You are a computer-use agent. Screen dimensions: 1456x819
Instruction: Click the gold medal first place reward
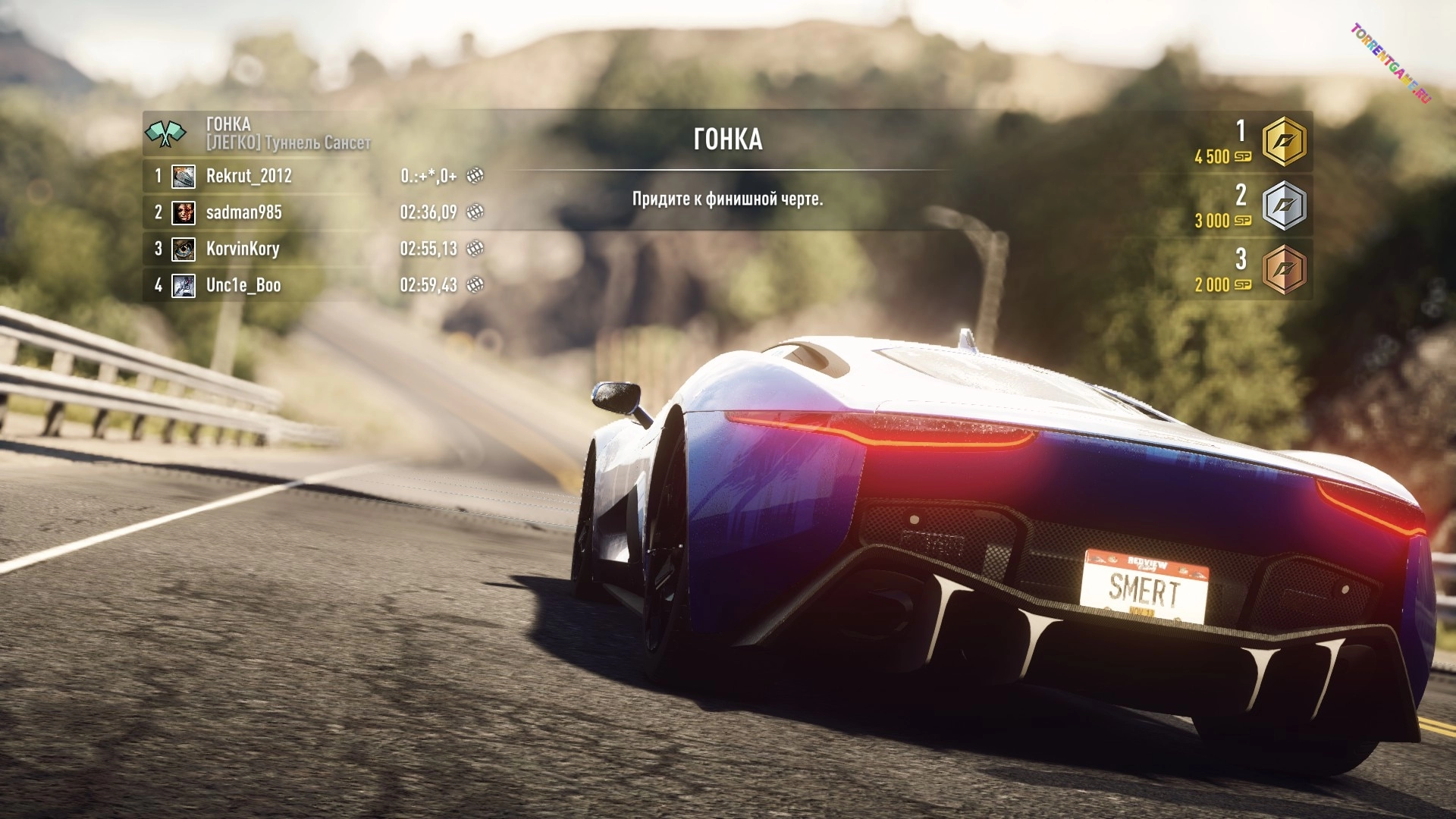[x=1283, y=142]
